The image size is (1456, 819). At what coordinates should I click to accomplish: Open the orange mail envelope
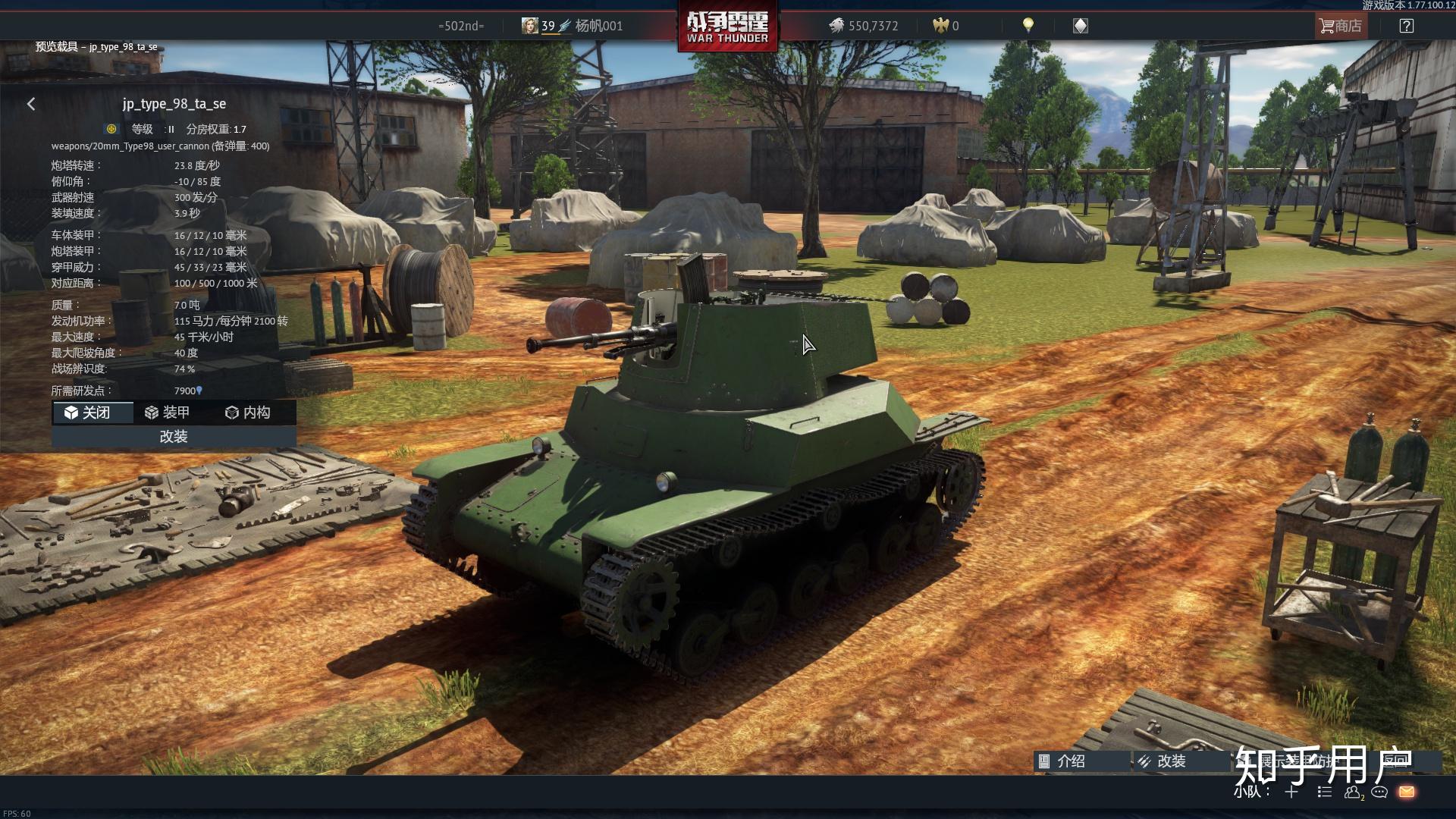1407,792
